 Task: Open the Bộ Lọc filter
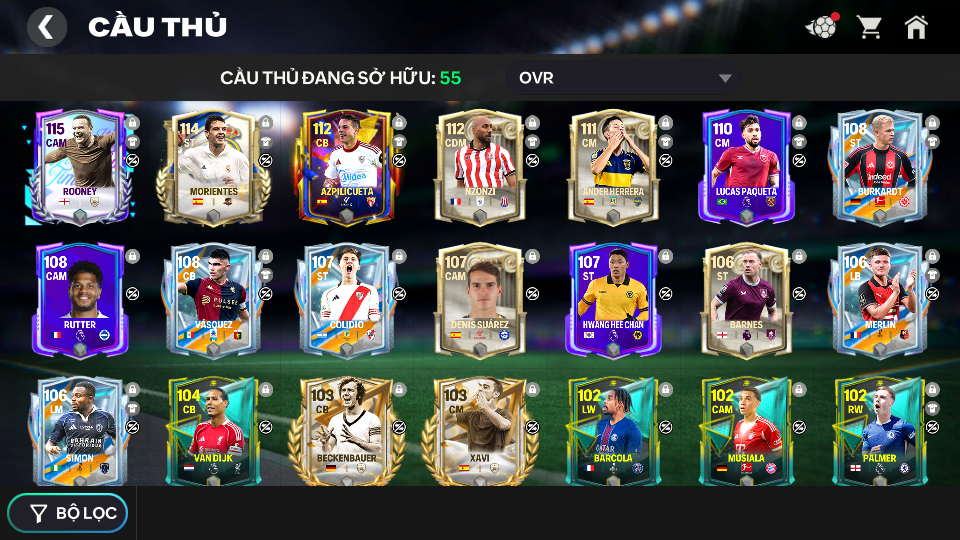point(68,513)
